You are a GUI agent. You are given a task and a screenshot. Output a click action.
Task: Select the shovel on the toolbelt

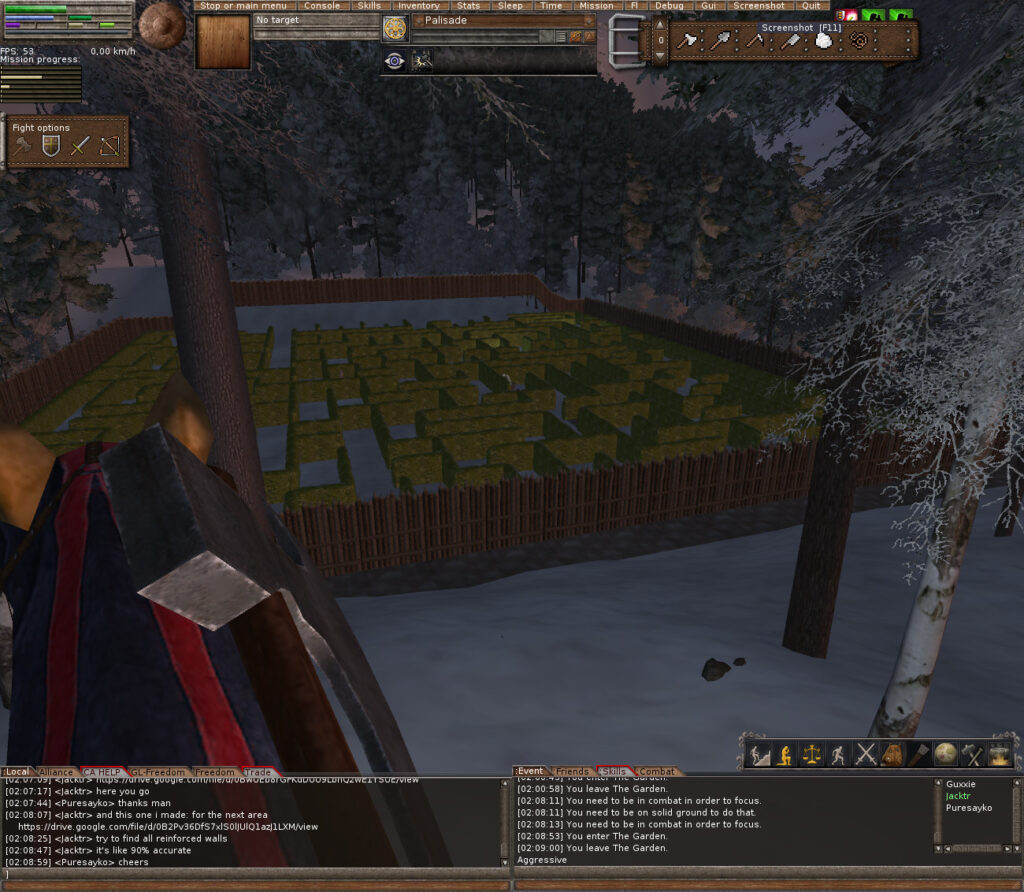click(721, 41)
